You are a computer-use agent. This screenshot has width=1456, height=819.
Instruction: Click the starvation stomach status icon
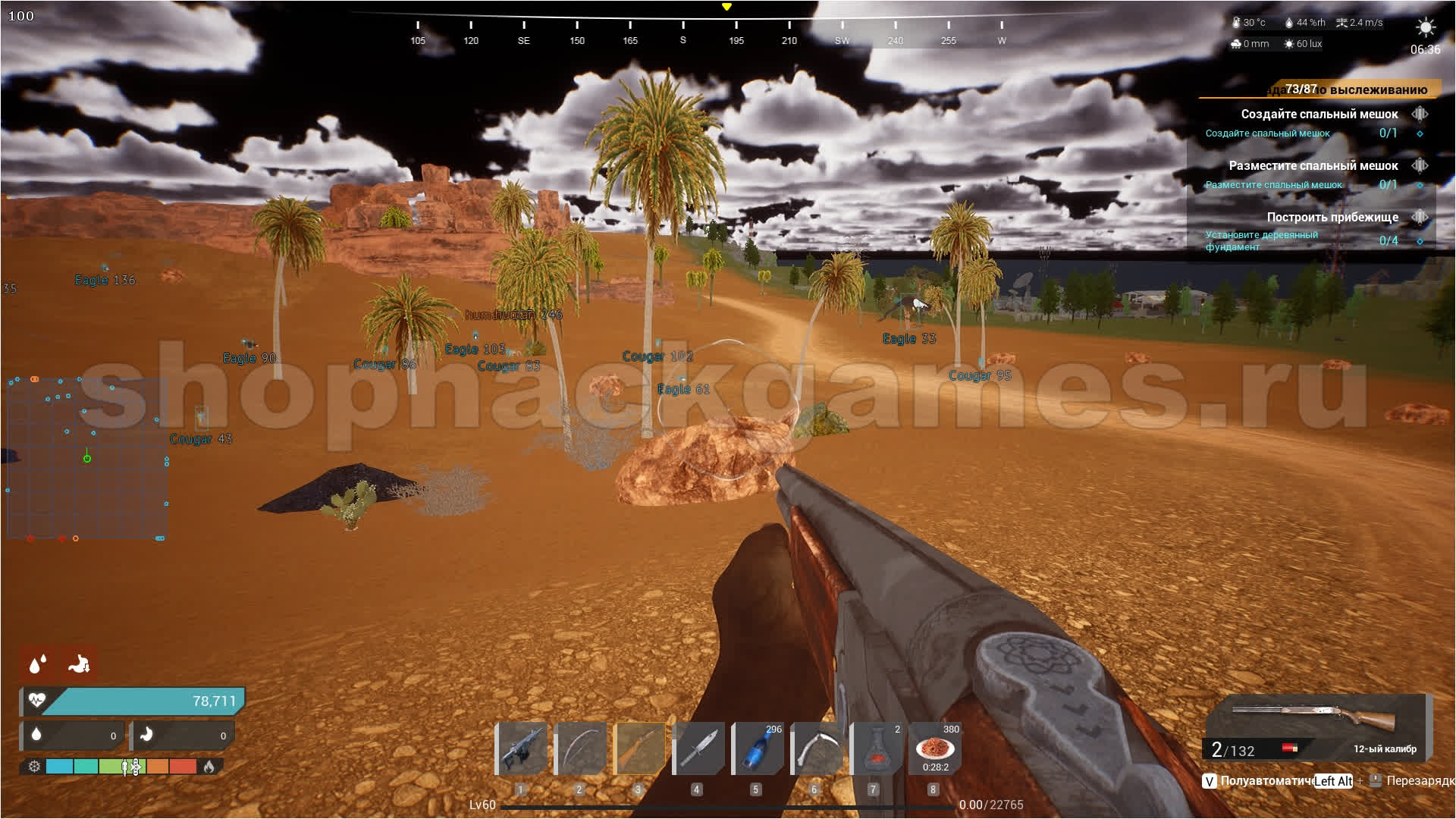[79, 664]
